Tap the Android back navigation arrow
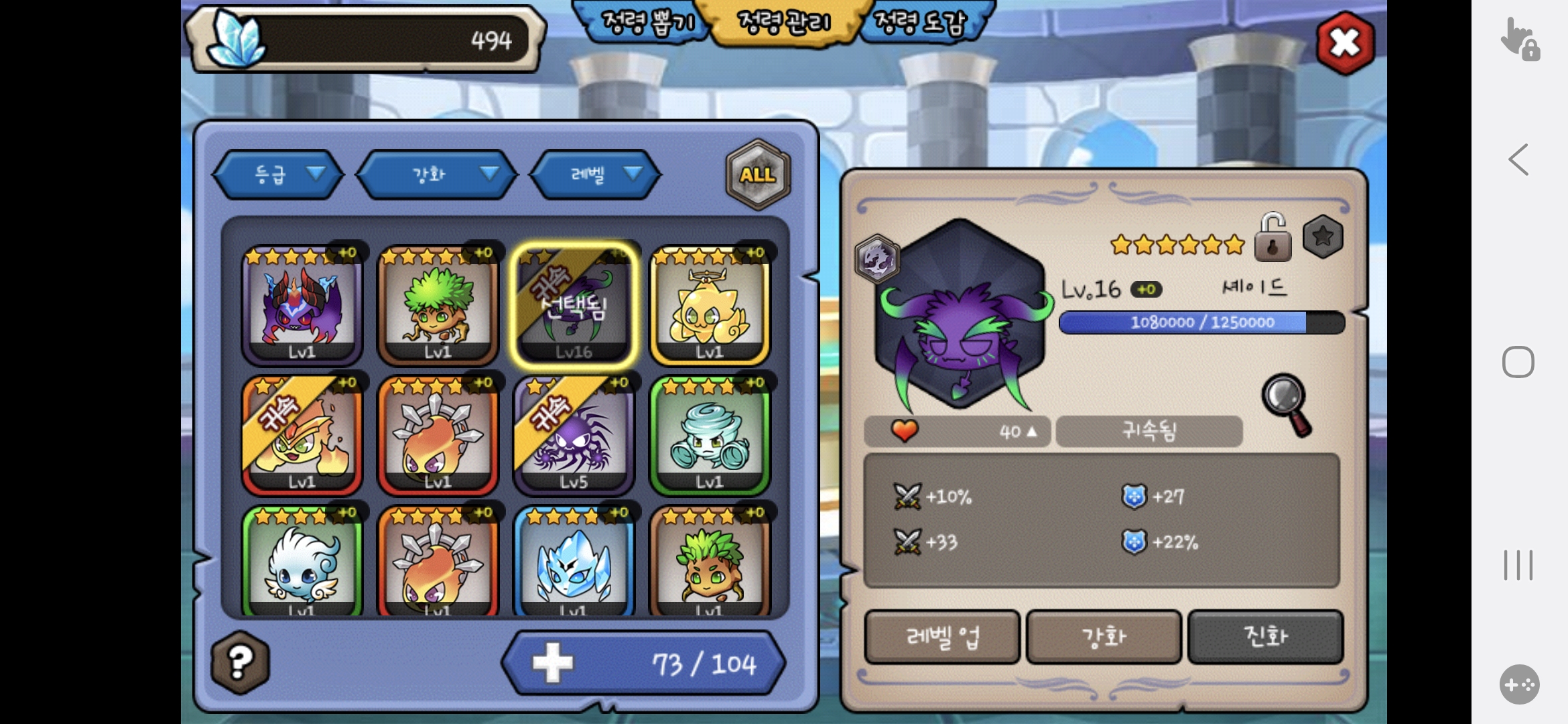The width and height of the screenshot is (1568, 724). pyautogui.click(x=1518, y=160)
